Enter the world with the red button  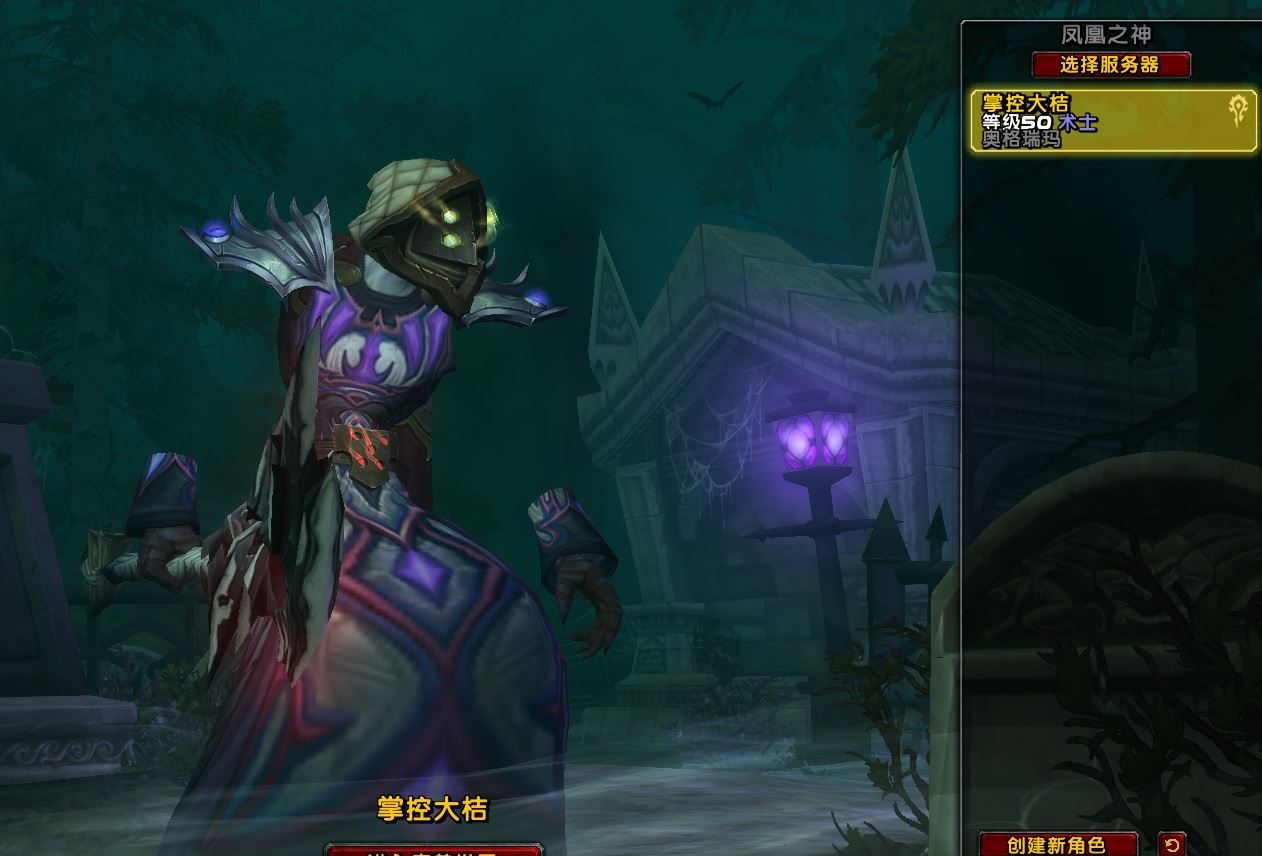click(x=433, y=849)
